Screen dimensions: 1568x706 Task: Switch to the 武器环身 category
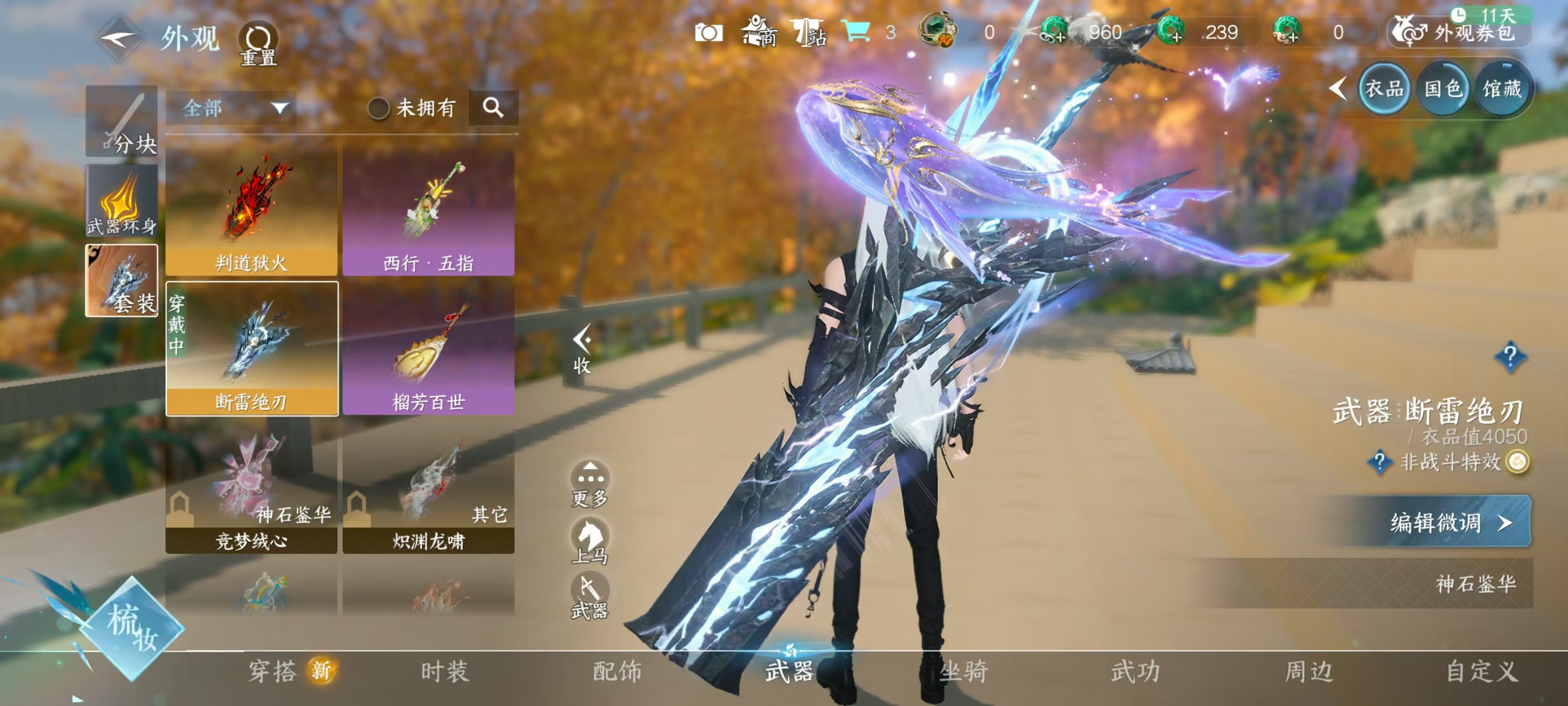[122, 201]
